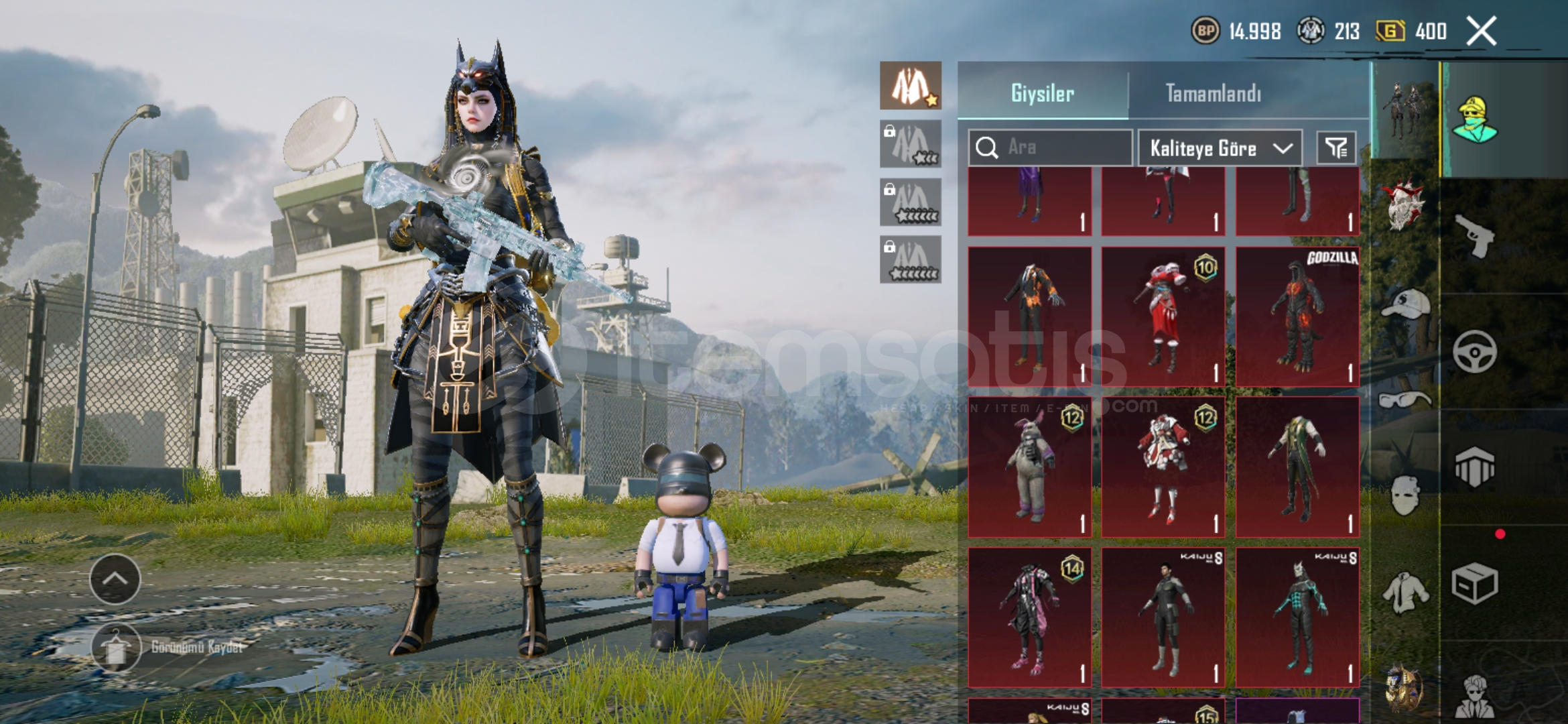
Task: Open the crate box category
Action: click(x=1475, y=583)
